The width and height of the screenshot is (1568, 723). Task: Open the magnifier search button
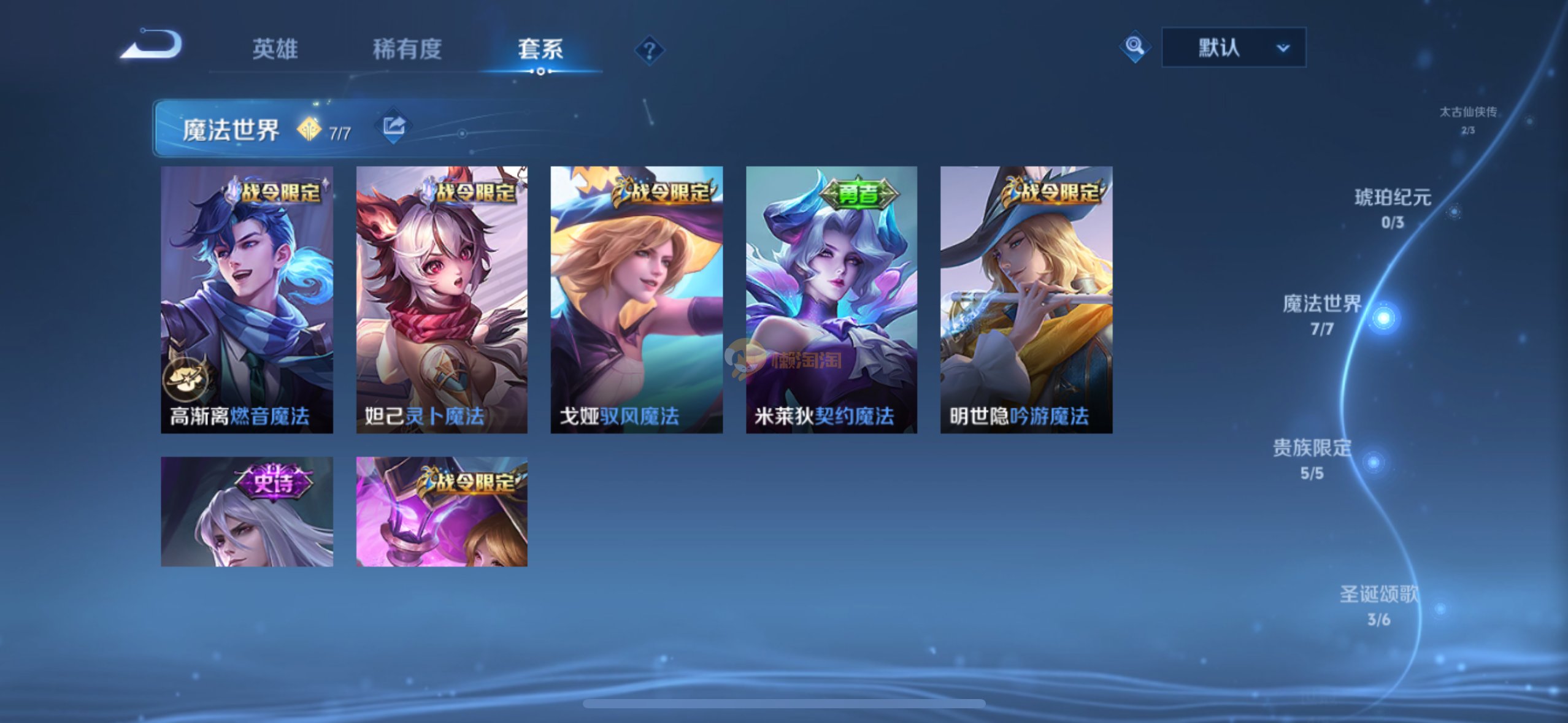click(x=1134, y=47)
